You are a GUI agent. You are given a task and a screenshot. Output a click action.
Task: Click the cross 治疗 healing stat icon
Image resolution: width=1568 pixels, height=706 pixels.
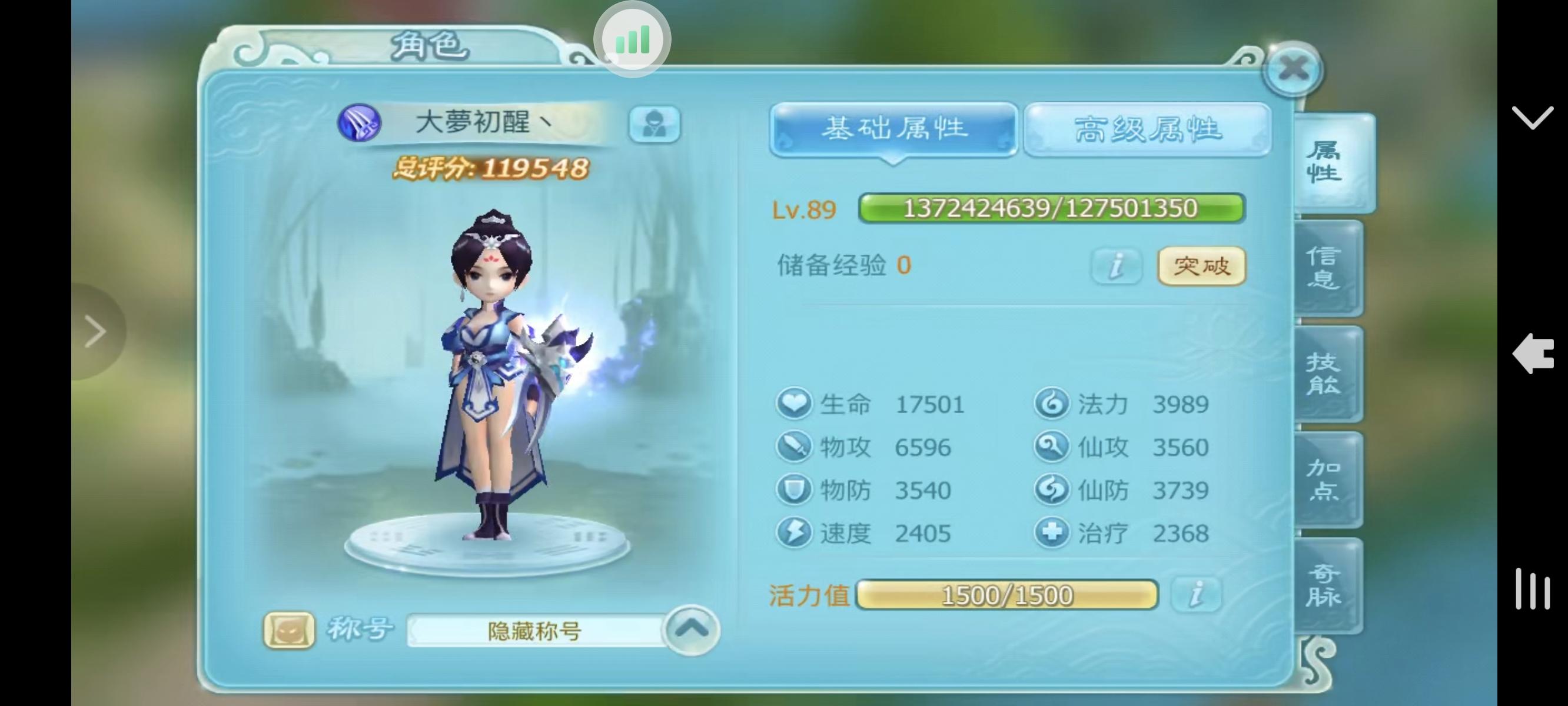click(x=1052, y=534)
